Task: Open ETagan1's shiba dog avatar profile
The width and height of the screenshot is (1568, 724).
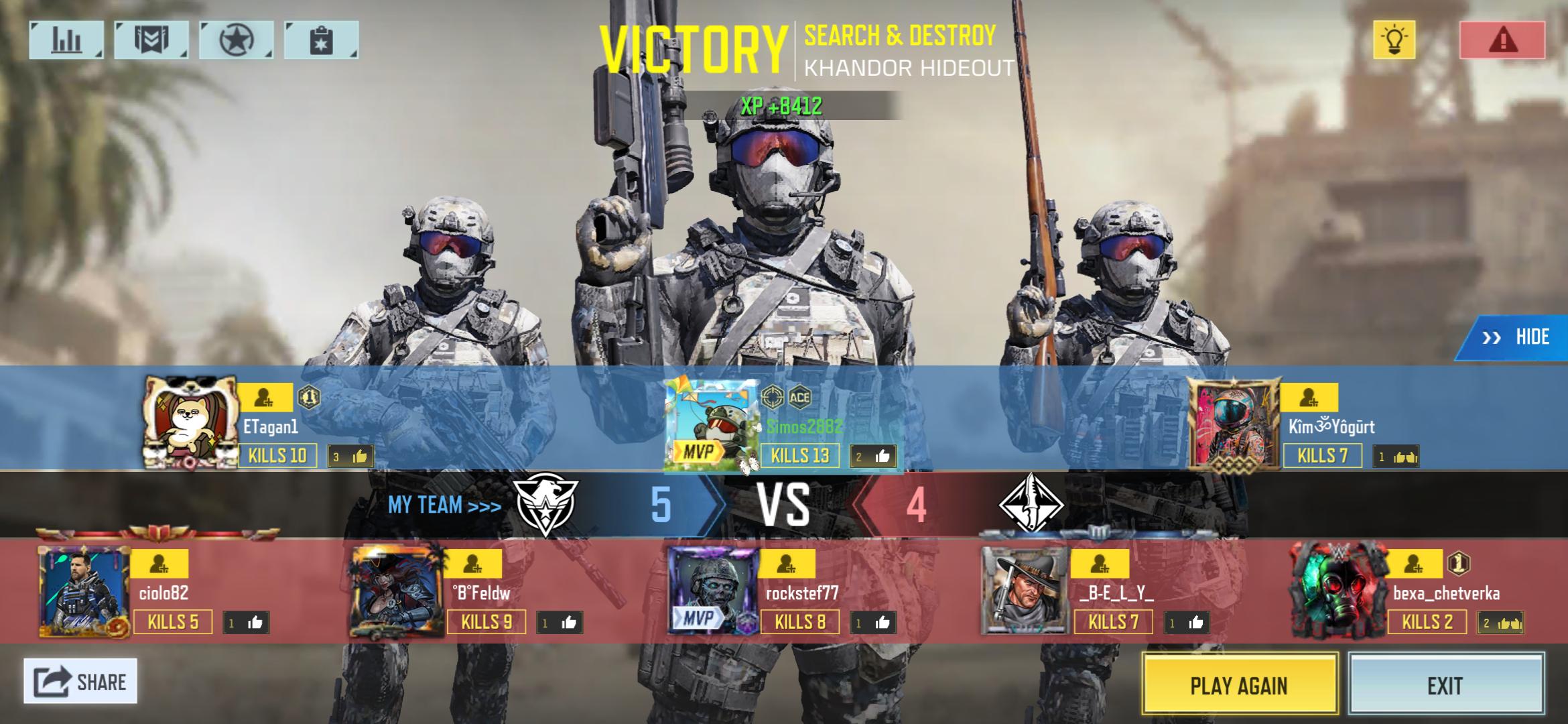Action: pyautogui.click(x=190, y=422)
